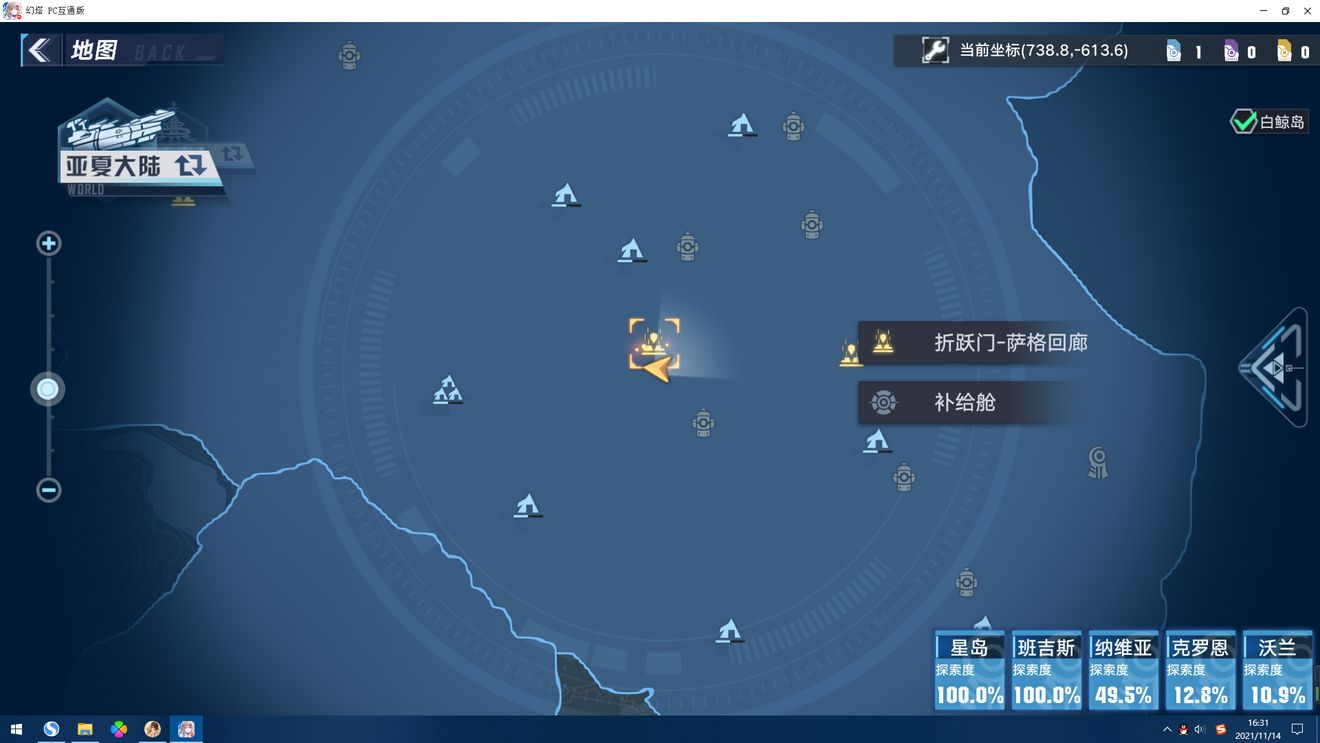Click the map zoom slider handle
This screenshot has width=1320, height=743.
pos(48,389)
